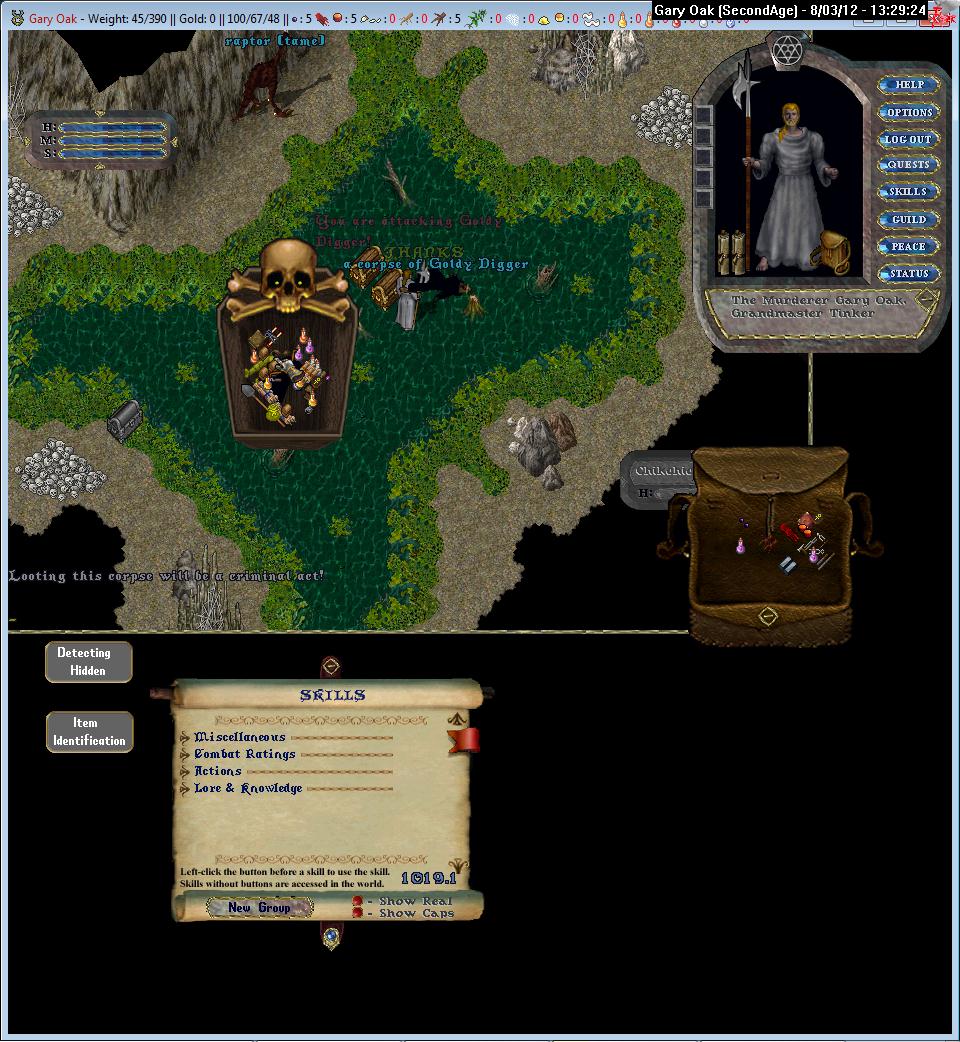Select the purple potion in the backpack
The height and width of the screenshot is (1042, 960).
(x=741, y=545)
